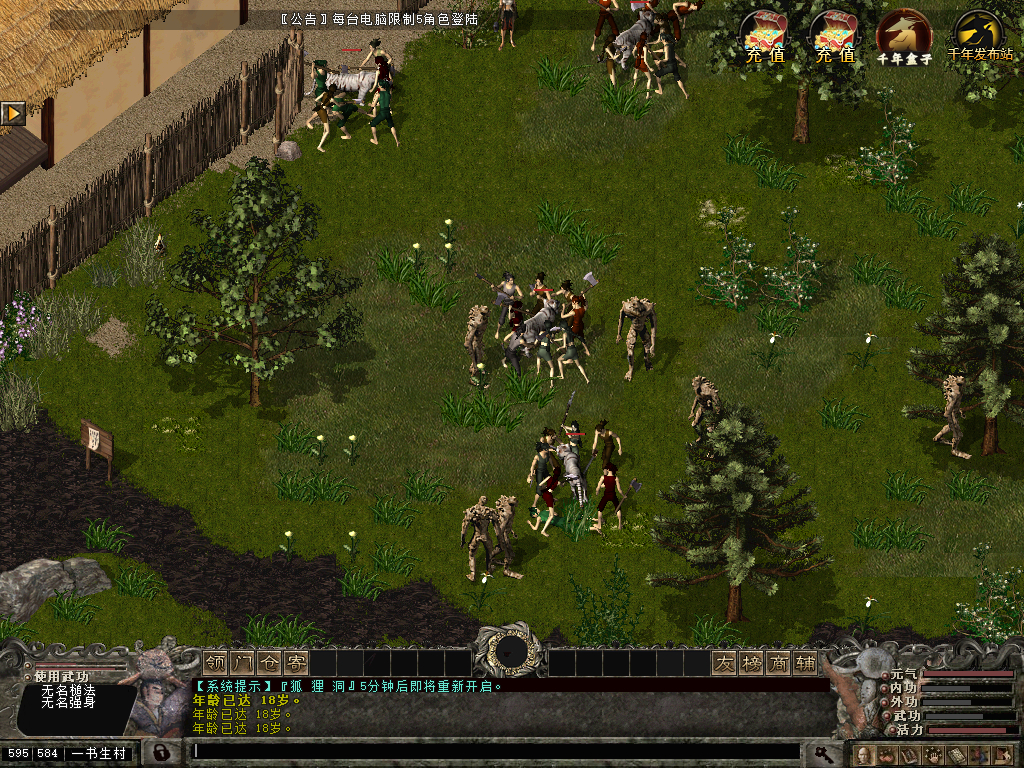Open the 仓 (warehouse) button
Image resolution: width=1024 pixels, height=768 pixels.
click(270, 663)
